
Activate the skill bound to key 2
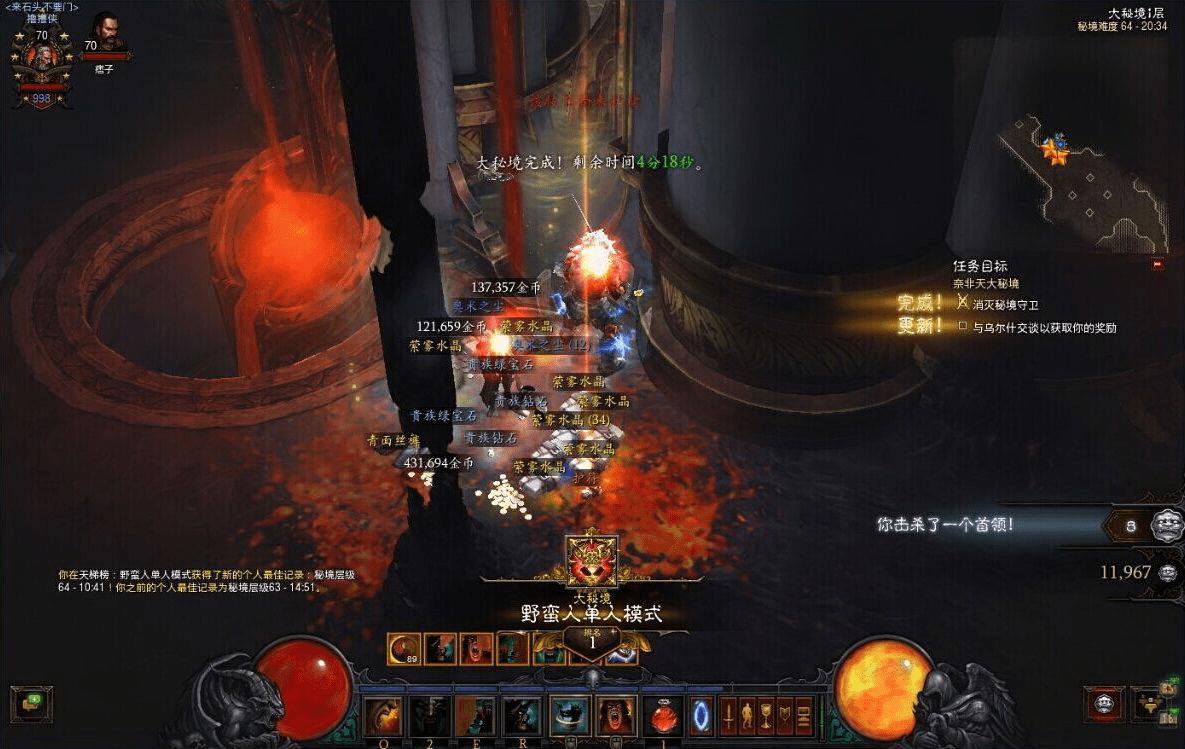coord(430,717)
